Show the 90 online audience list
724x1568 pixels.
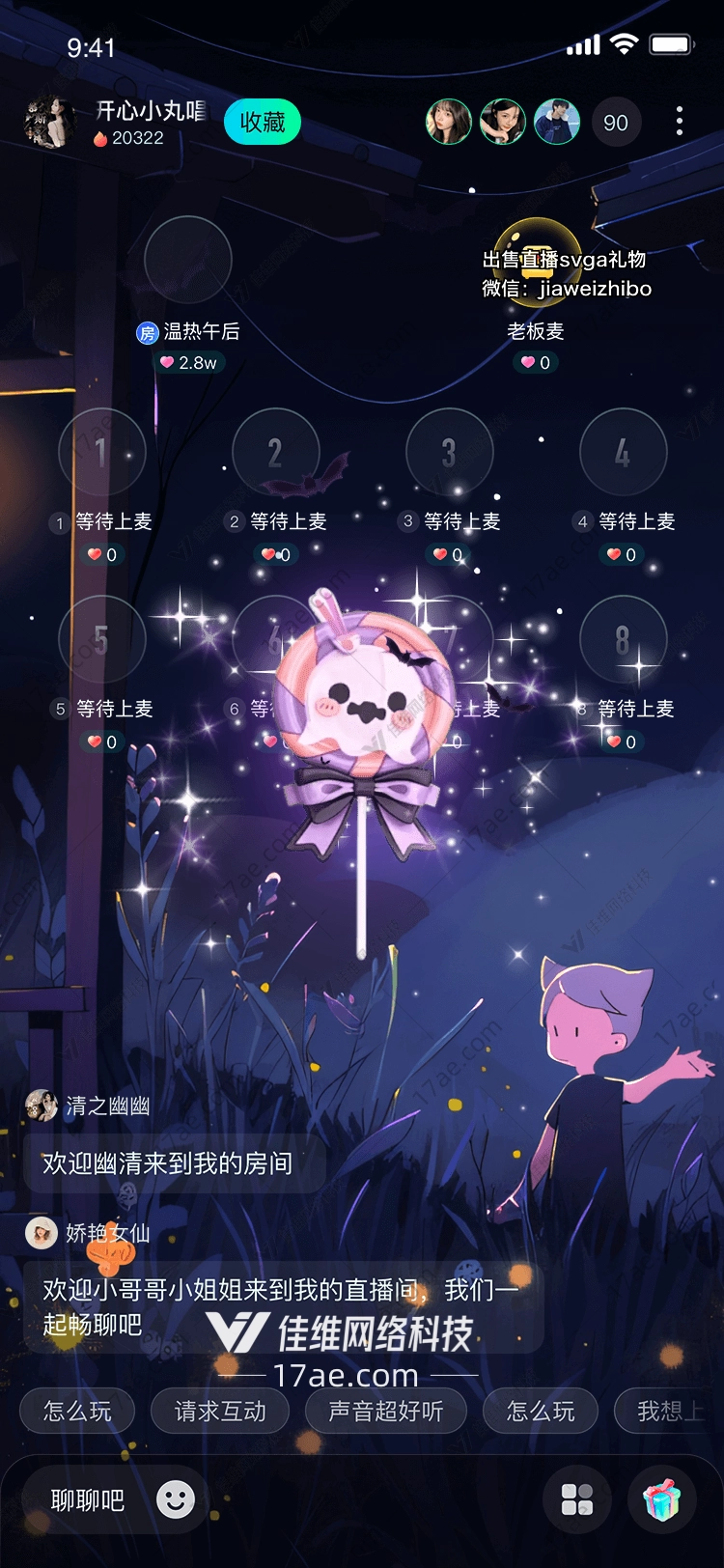[x=616, y=123]
